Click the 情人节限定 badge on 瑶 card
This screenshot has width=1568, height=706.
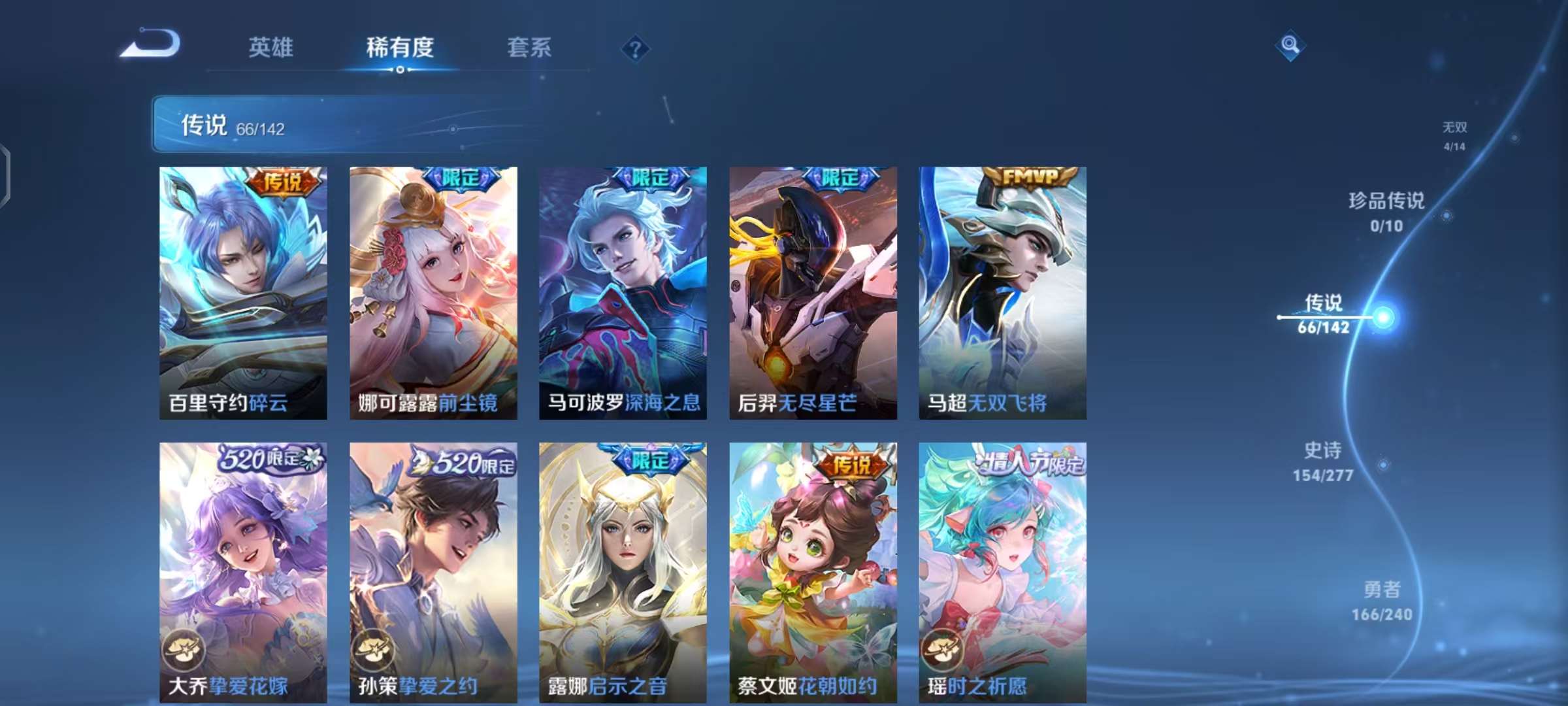(1045, 462)
